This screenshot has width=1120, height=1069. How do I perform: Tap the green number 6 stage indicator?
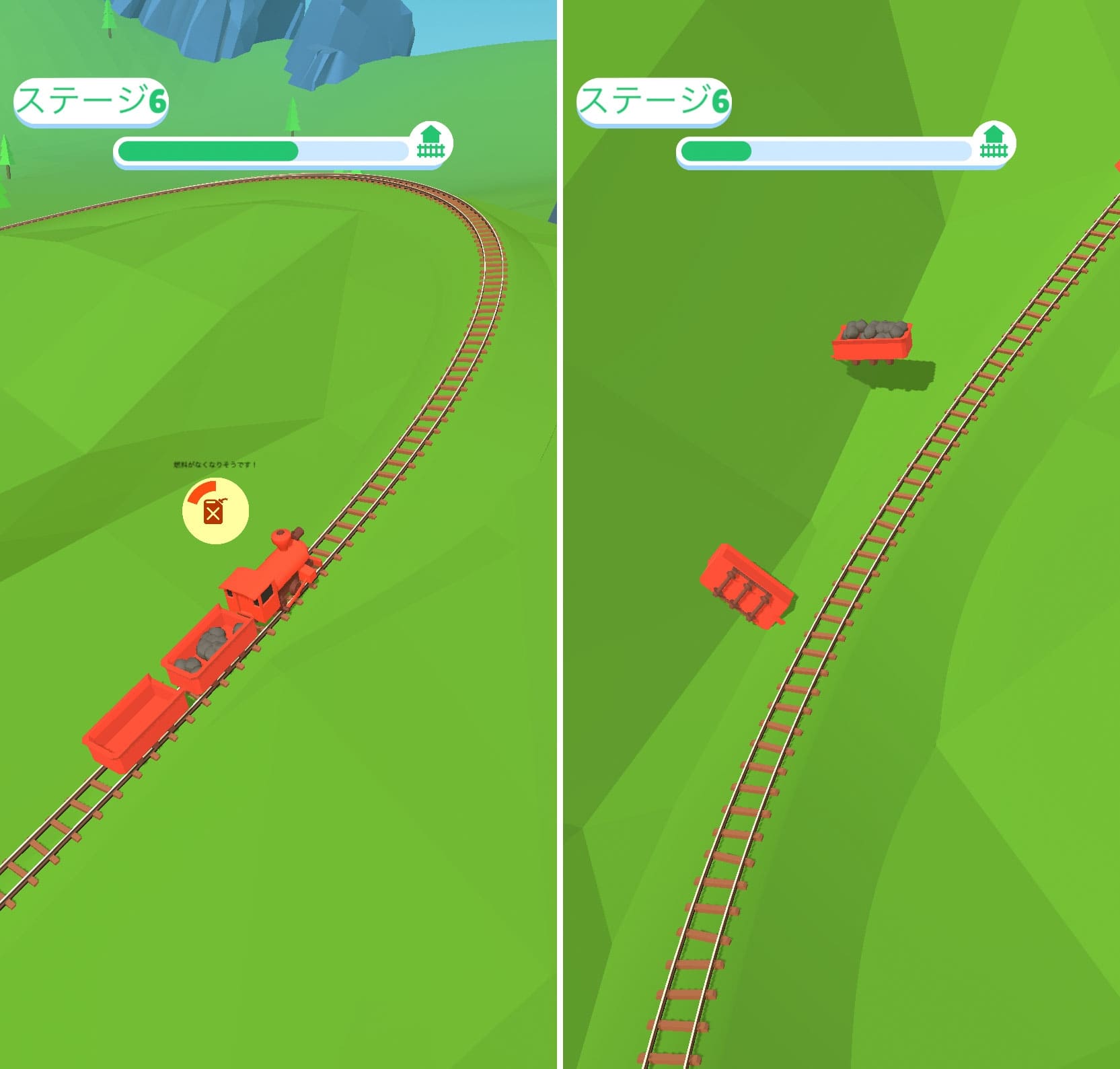tap(159, 101)
